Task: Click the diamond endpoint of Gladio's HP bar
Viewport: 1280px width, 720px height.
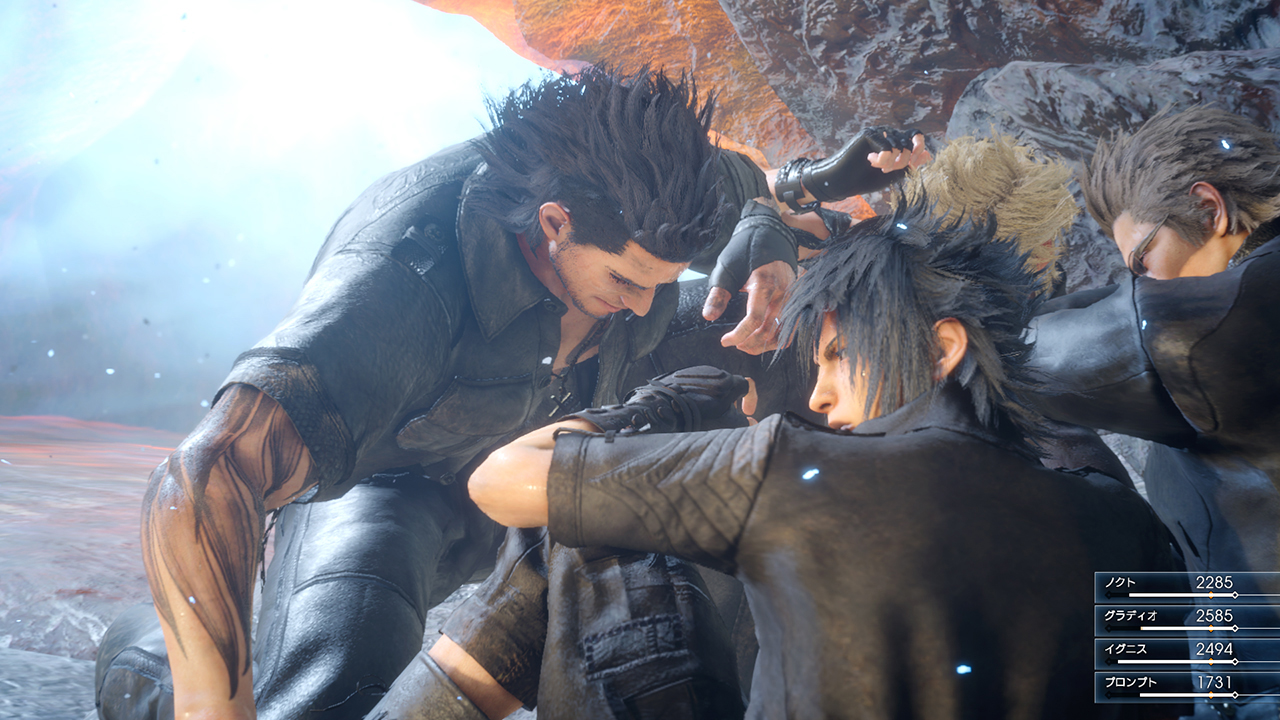Action: [x=1234, y=629]
